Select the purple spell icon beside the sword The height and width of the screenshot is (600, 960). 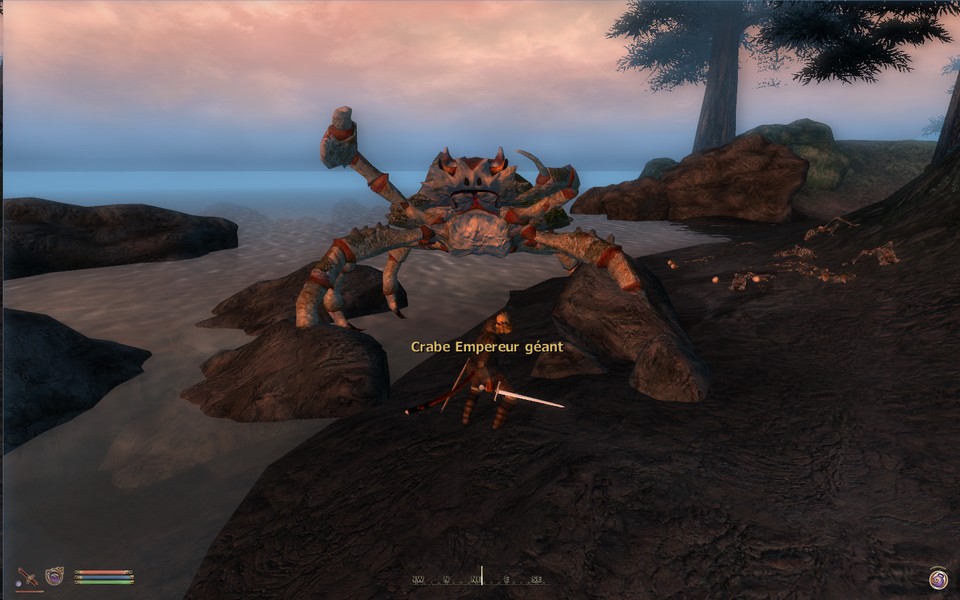pyautogui.click(x=54, y=576)
